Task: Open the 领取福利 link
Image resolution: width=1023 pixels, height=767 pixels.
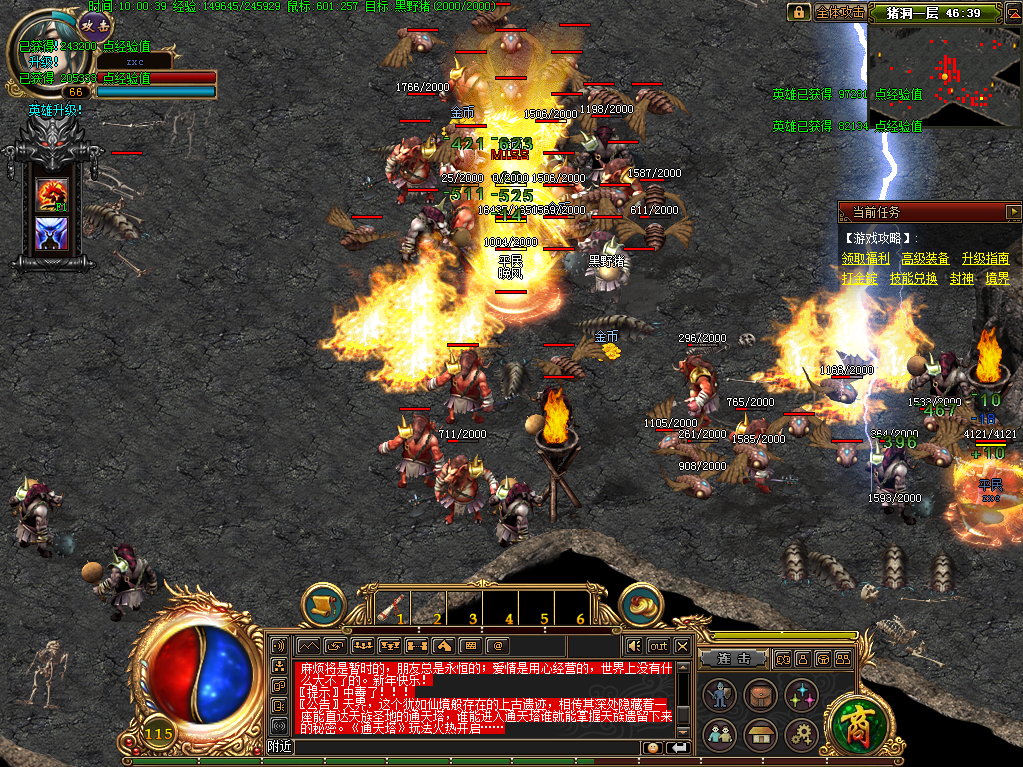Action: pos(865,259)
